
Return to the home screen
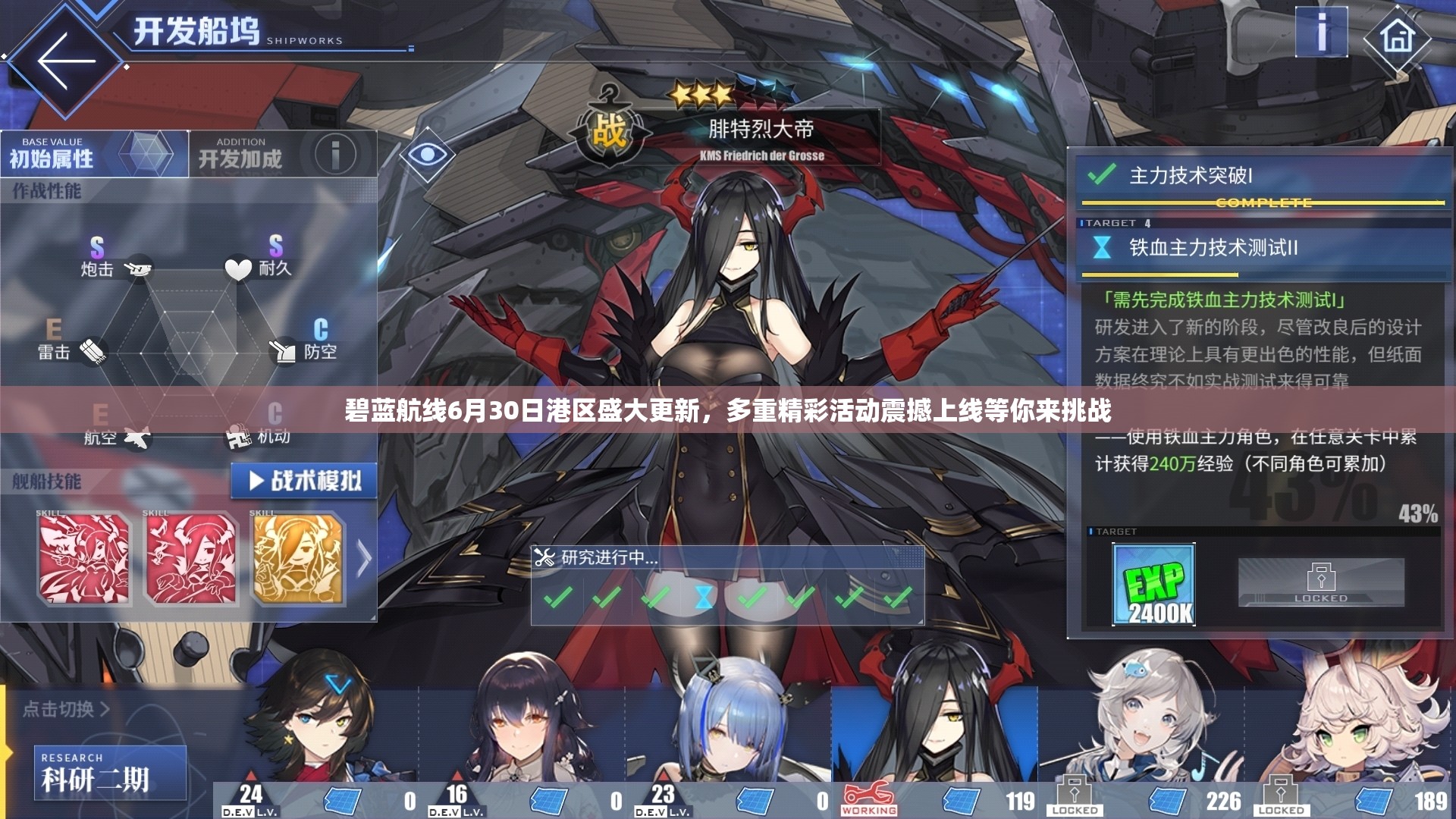(x=1398, y=36)
